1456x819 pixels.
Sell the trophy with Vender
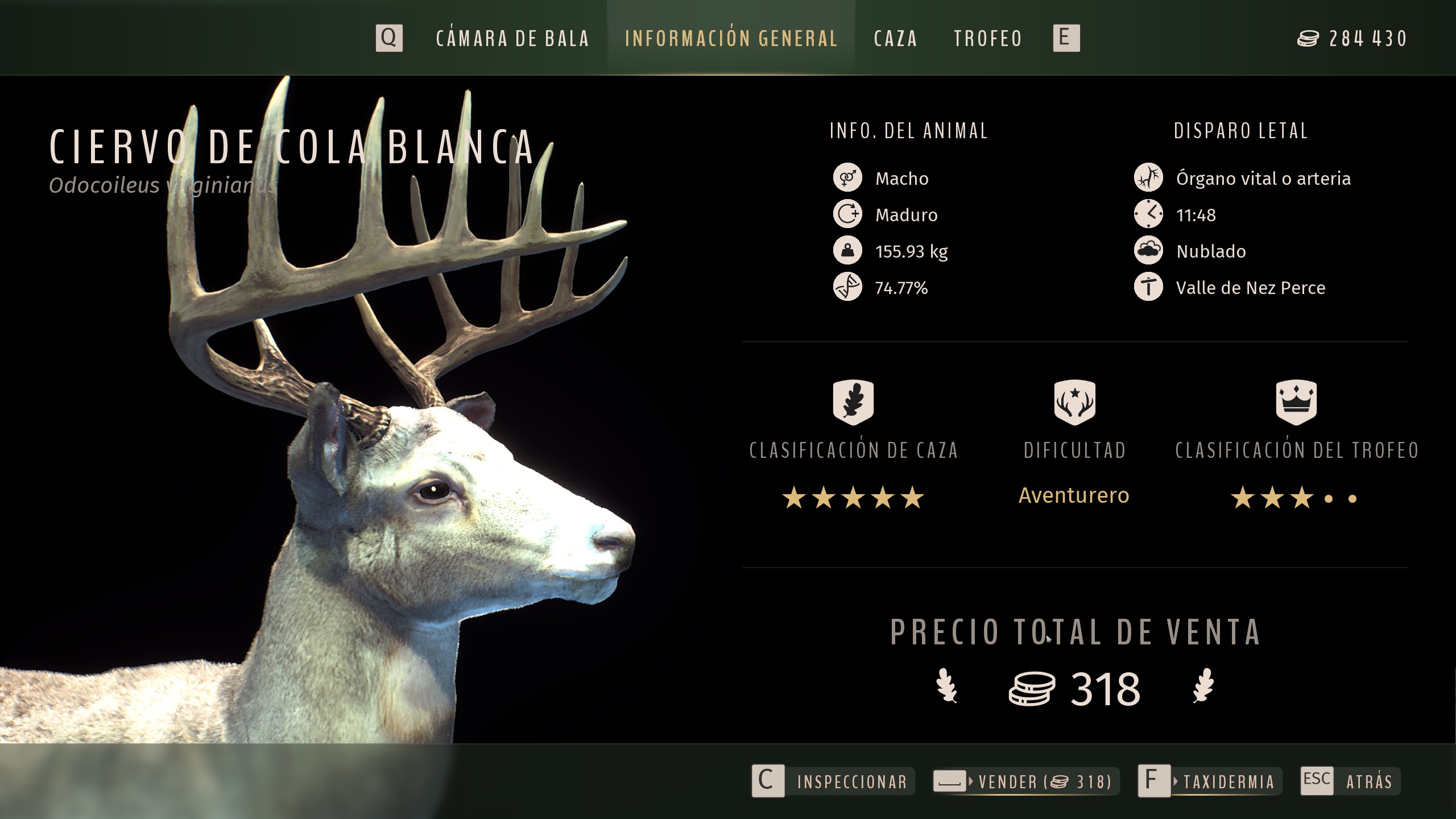click(1025, 781)
